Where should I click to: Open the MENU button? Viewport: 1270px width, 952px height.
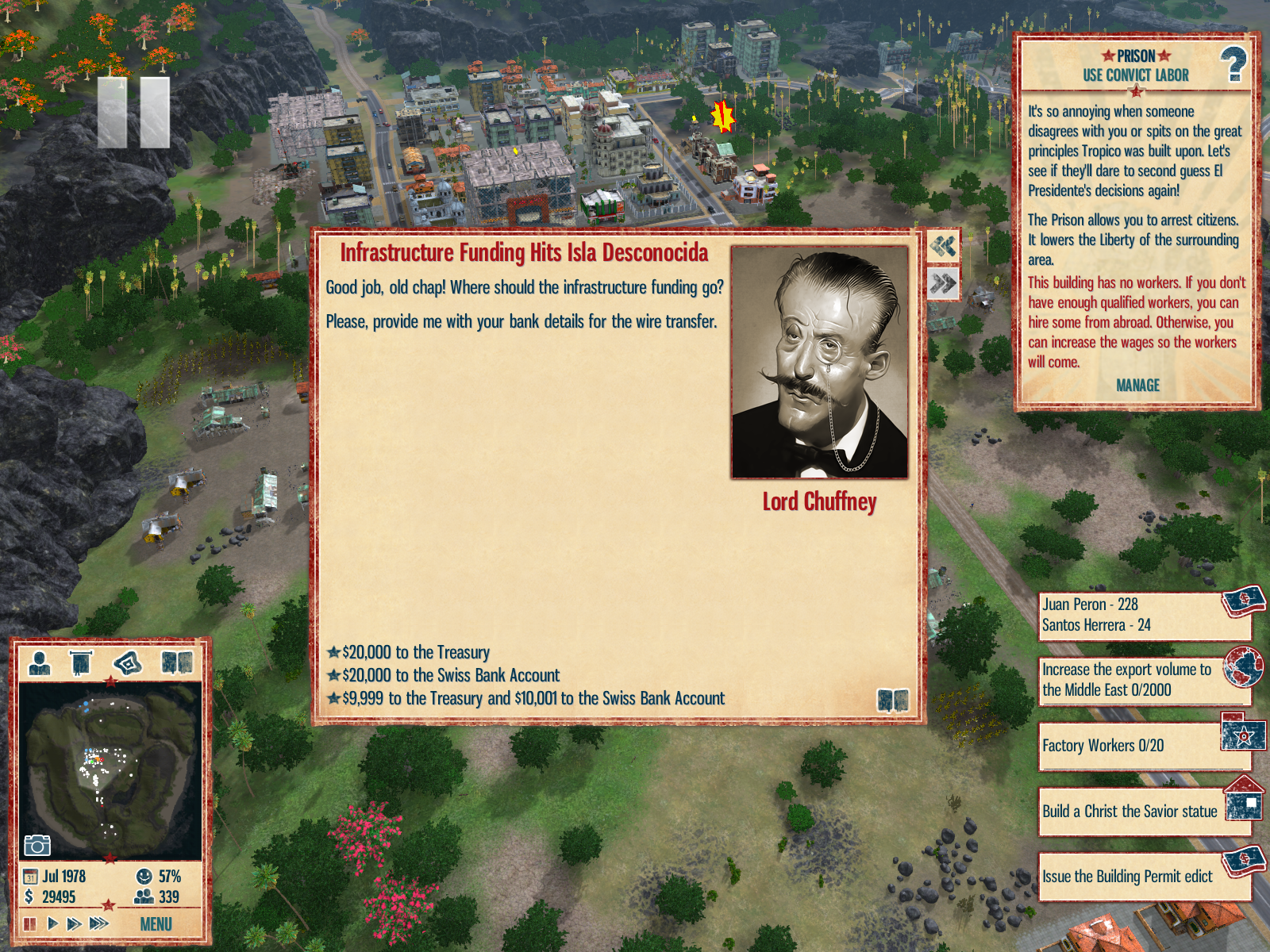coord(156,924)
